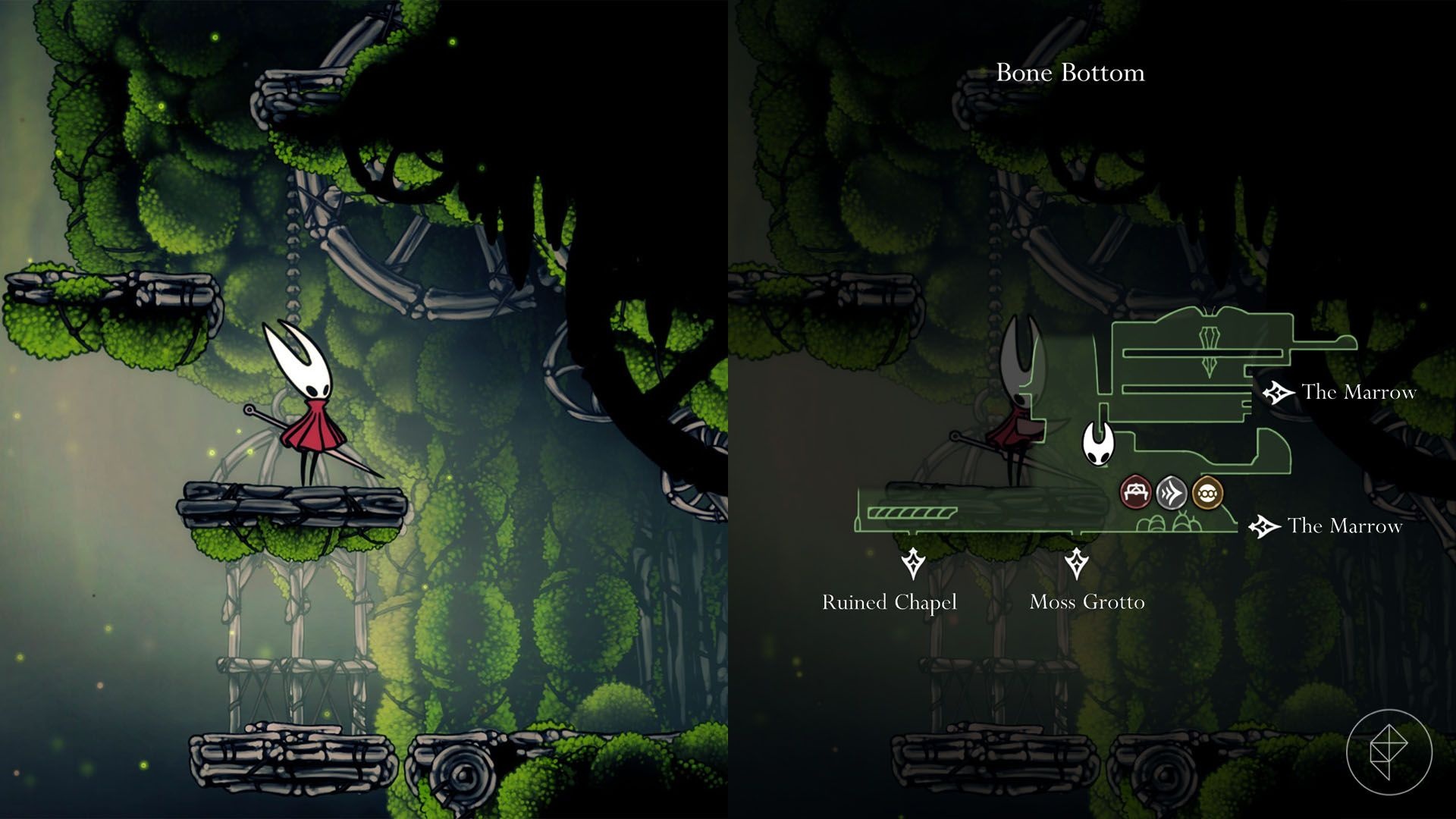Select the red bench map marker

1135,493
